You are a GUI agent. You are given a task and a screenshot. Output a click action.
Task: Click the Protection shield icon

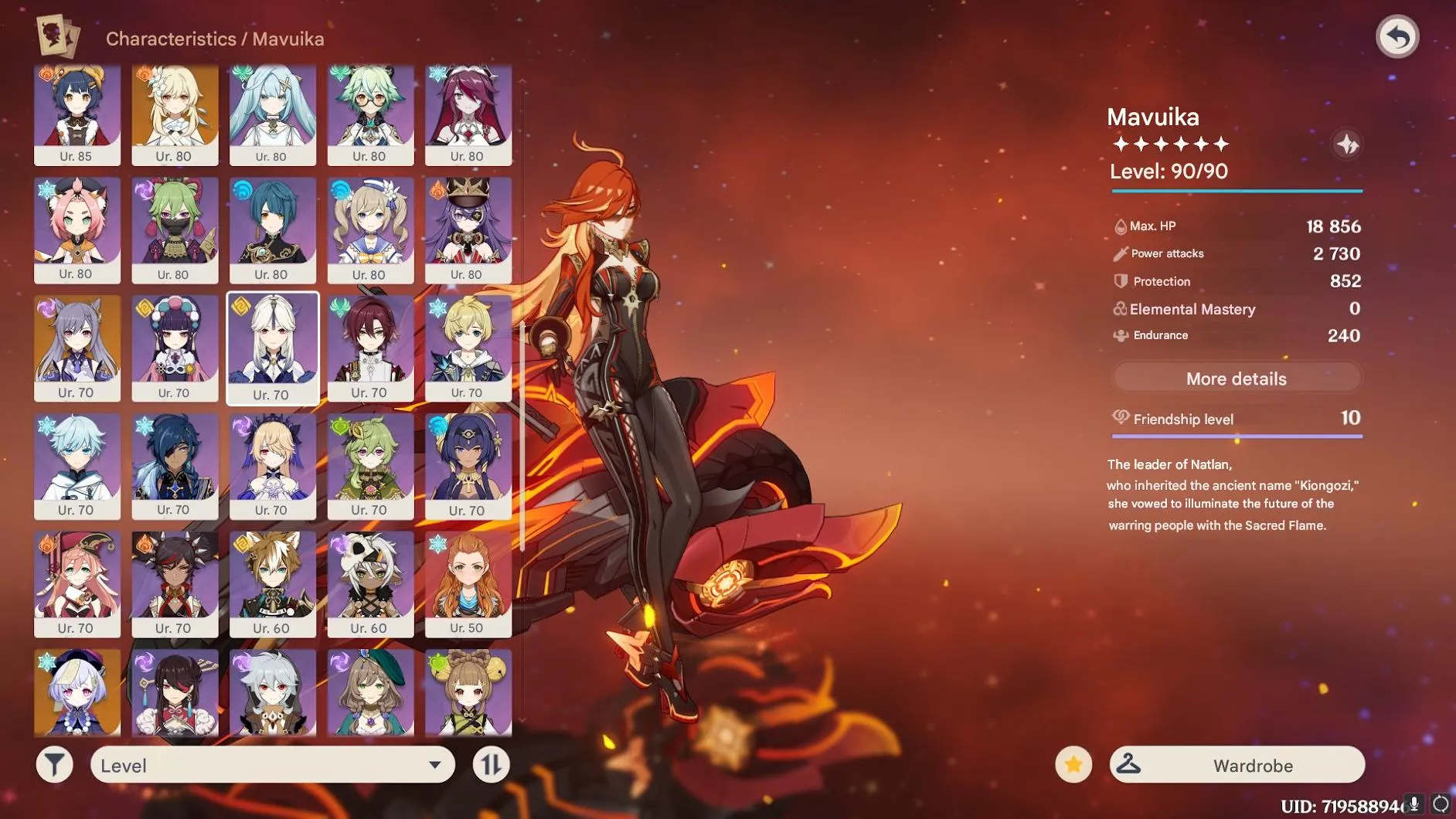1120,281
